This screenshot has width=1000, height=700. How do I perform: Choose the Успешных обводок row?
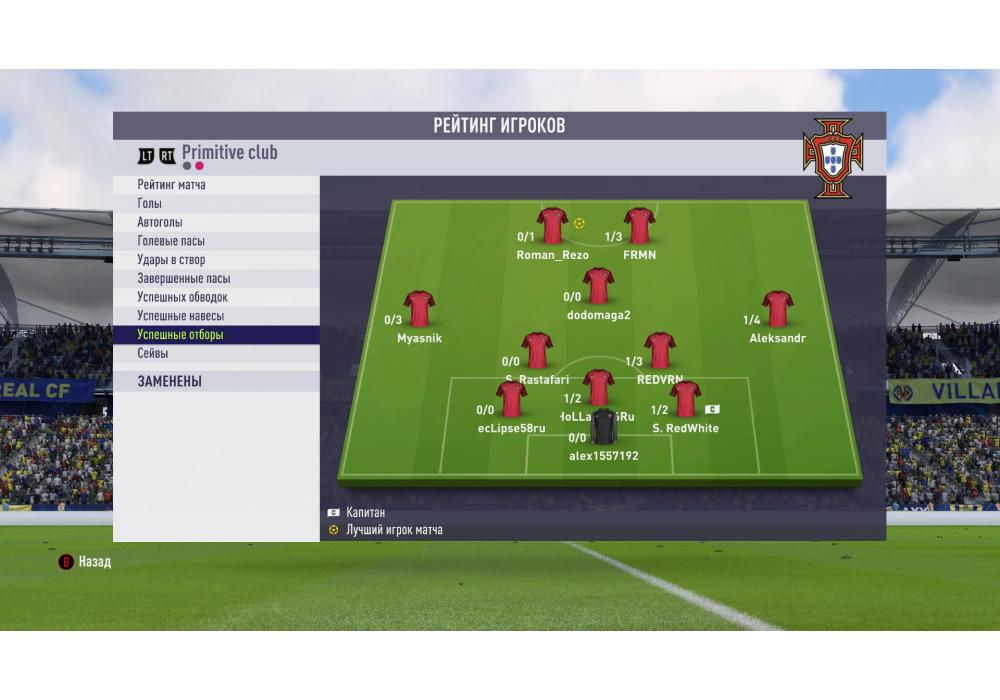[x=216, y=297]
